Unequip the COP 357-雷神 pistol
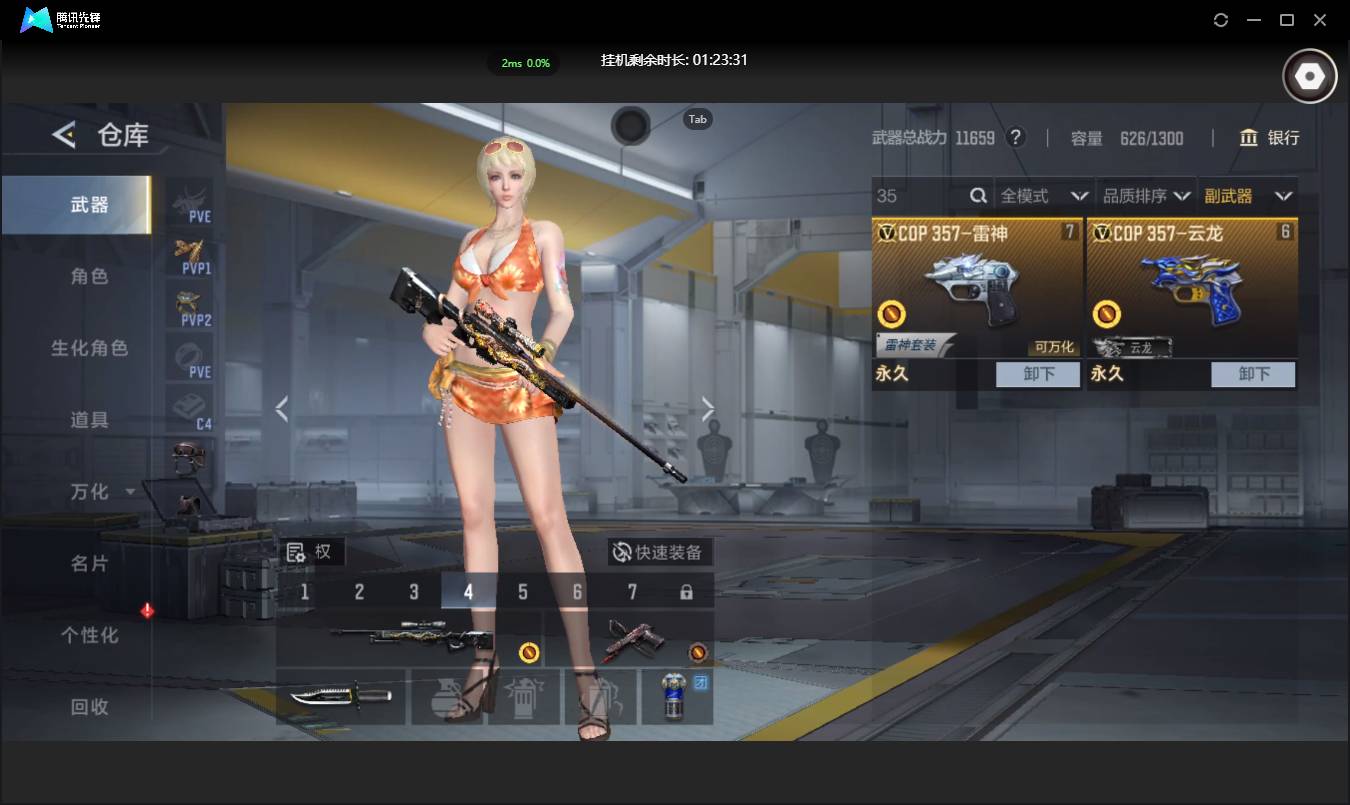Image resolution: width=1350 pixels, height=805 pixels. point(1038,374)
